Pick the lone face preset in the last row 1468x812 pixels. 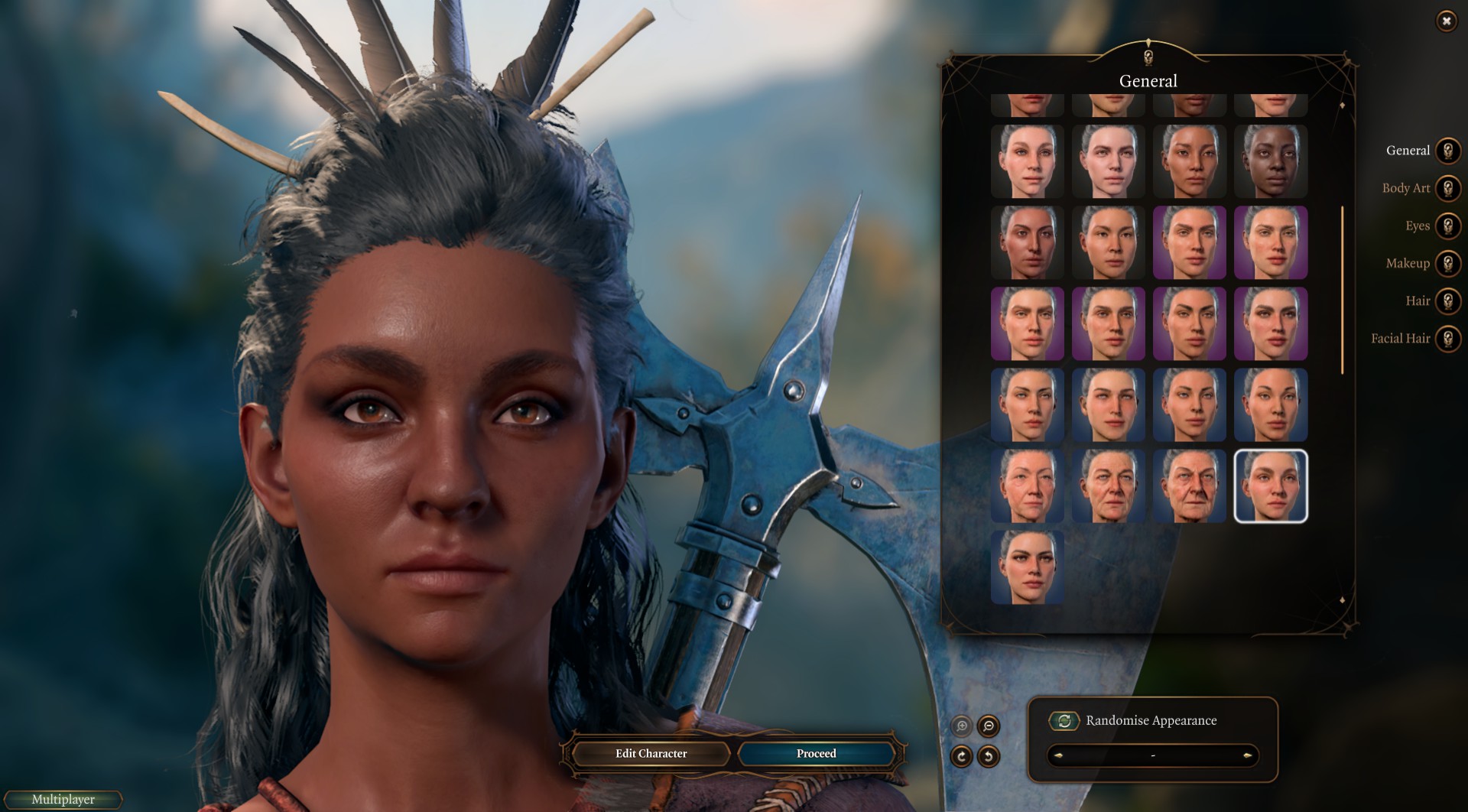click(x=1028, y=567)
